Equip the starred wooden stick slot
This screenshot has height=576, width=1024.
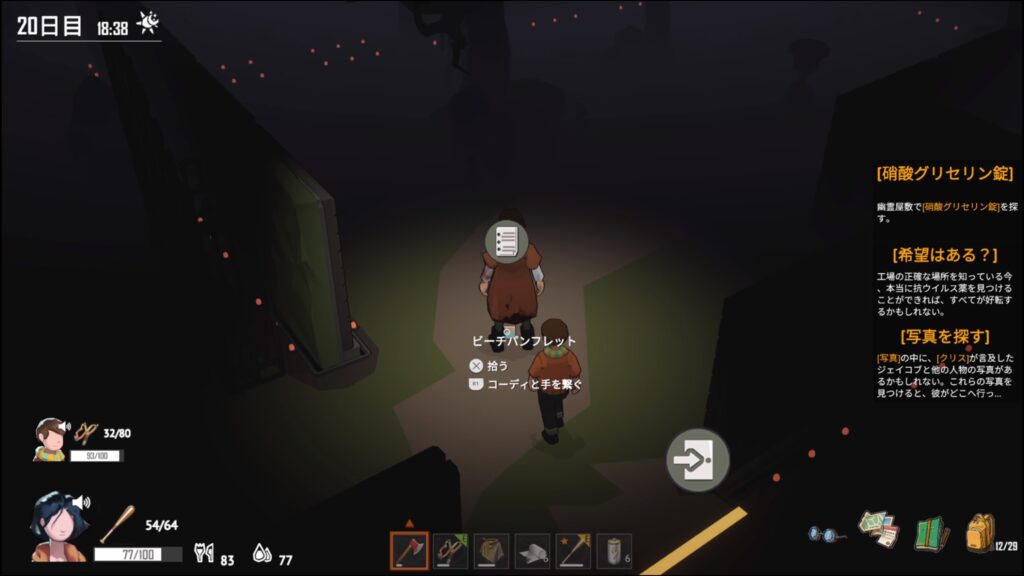click(x=573, y=551)
